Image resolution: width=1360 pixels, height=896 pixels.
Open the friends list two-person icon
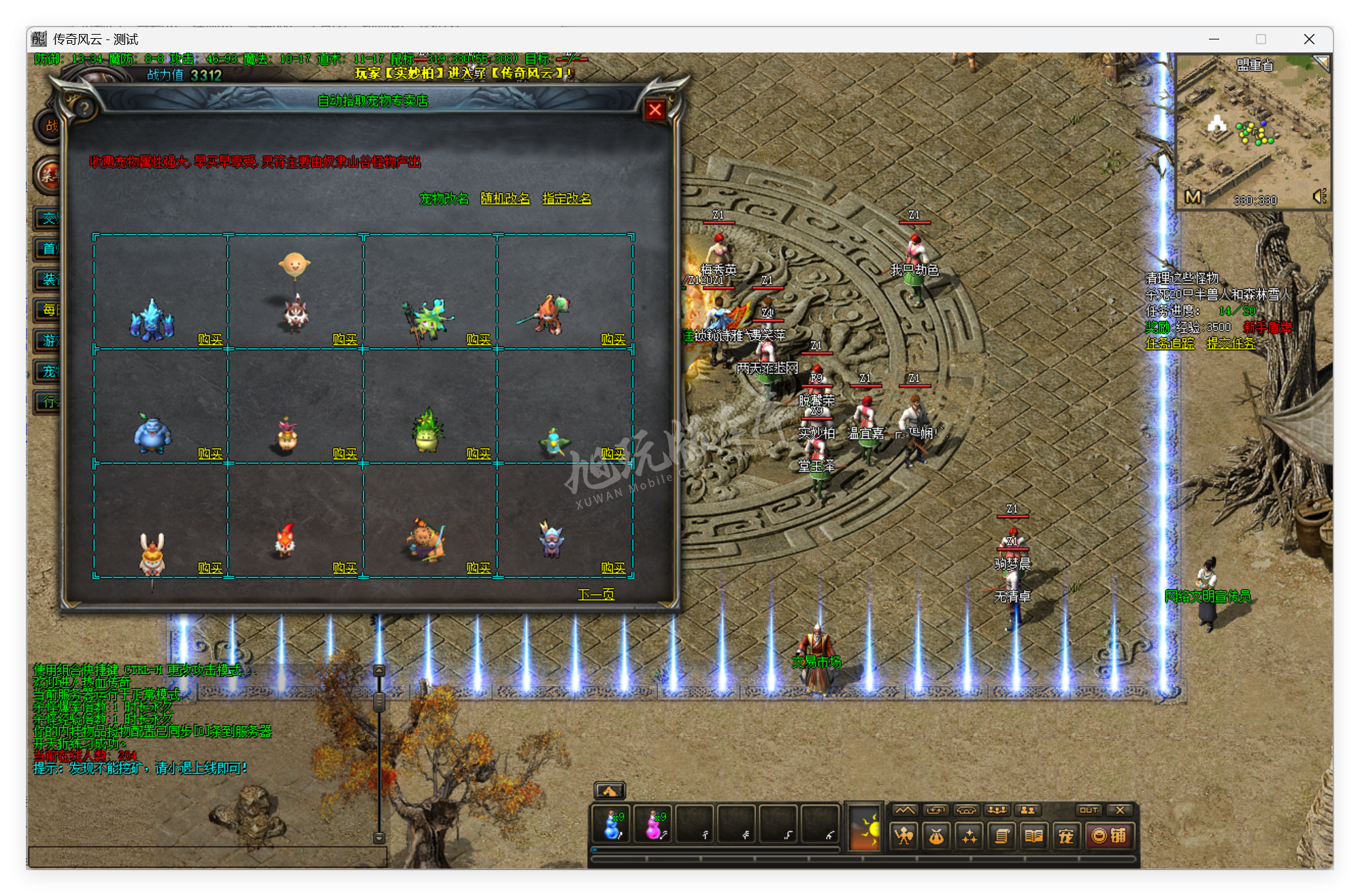[1027, 811]
